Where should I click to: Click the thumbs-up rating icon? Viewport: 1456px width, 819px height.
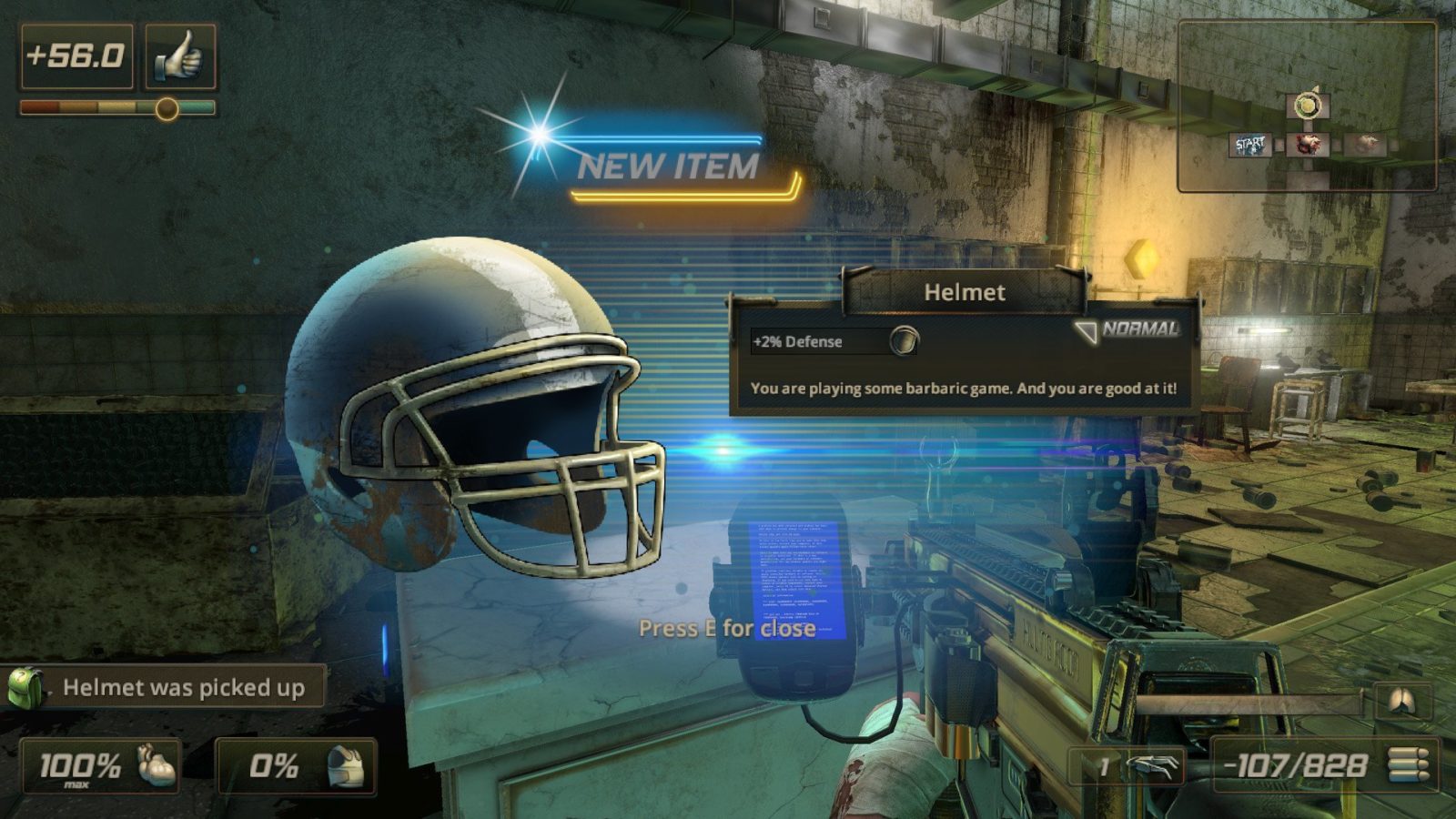coord(179,56)
